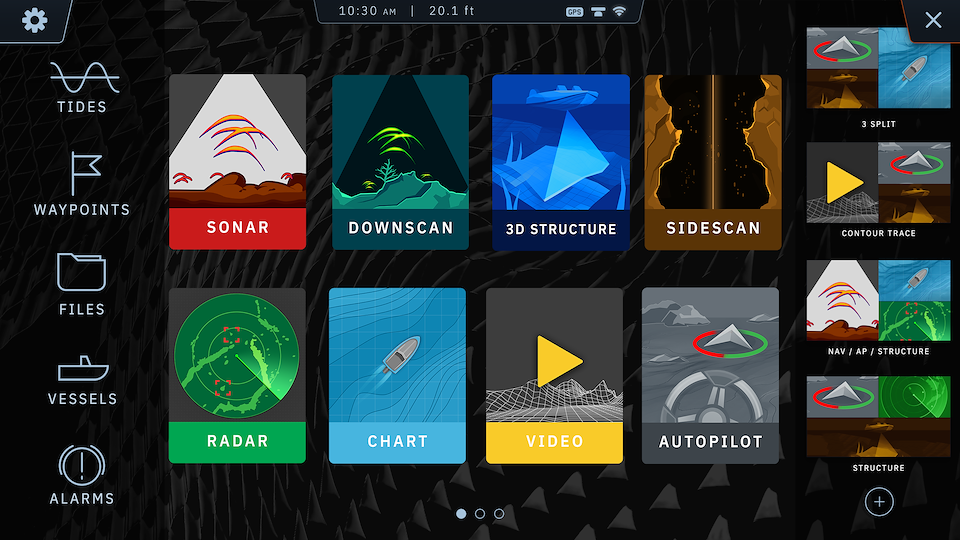960x540 pixels.
Task: Launch the Sonar app tile
Action: pos(237,162)
